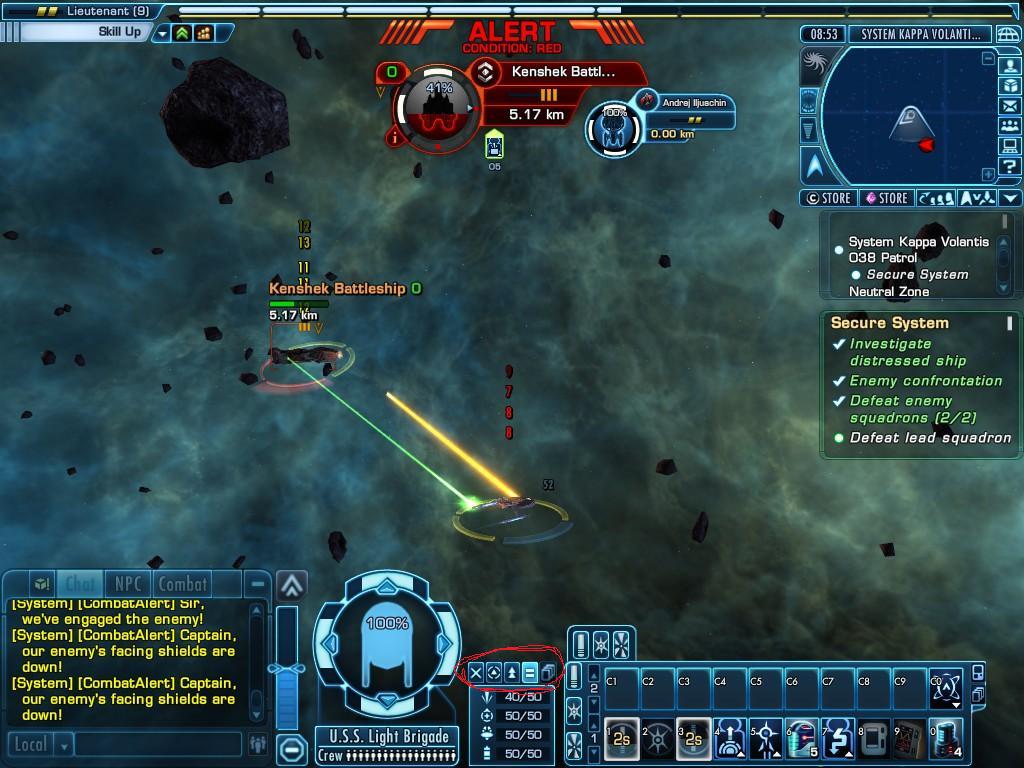Switch to the NPC chat tab
The width and height of the screenshot is (1024, 768).
[127, 584]
